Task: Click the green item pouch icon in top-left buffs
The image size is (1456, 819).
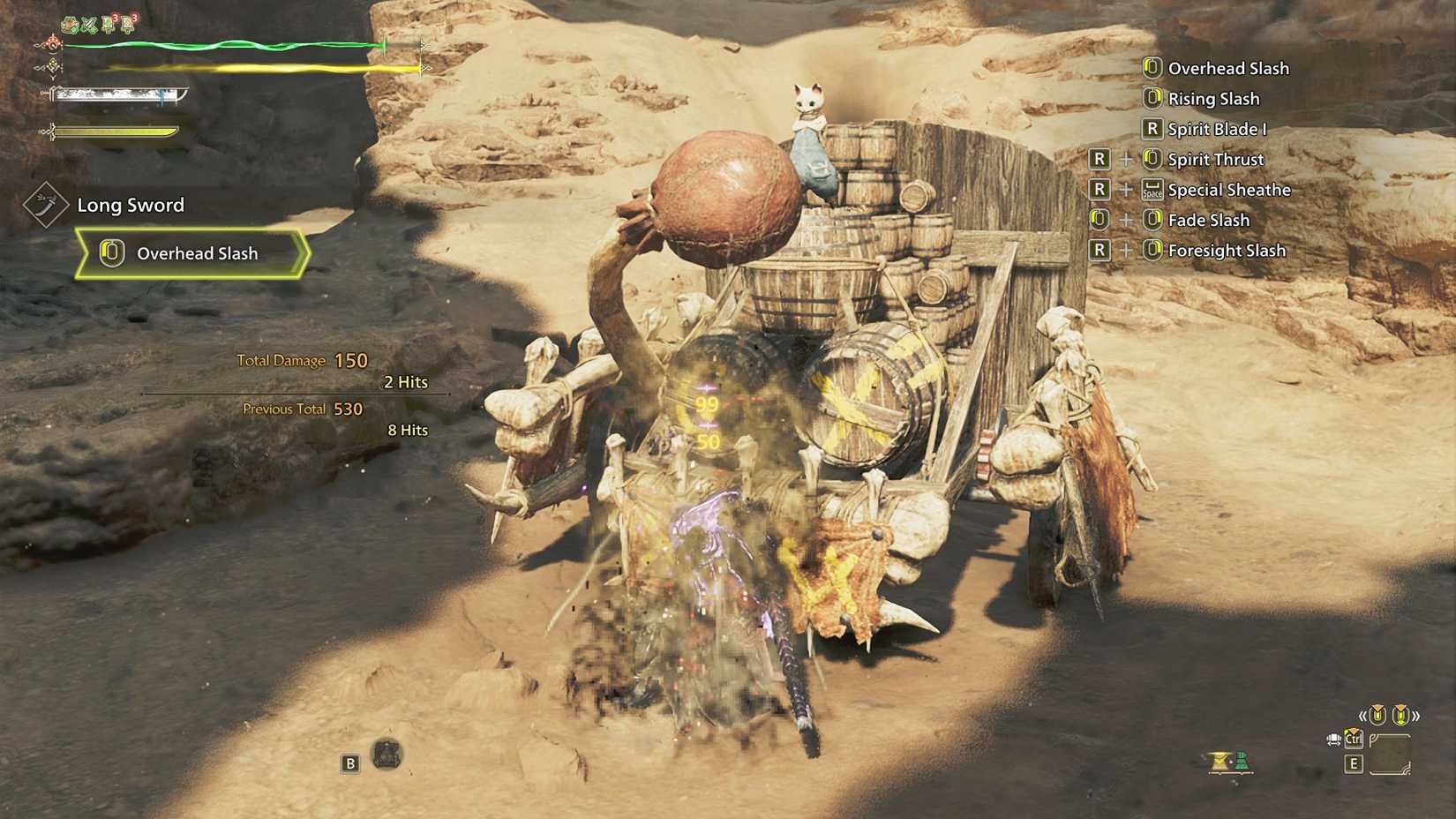Action: pyautogui.click(x=67, y=24)
